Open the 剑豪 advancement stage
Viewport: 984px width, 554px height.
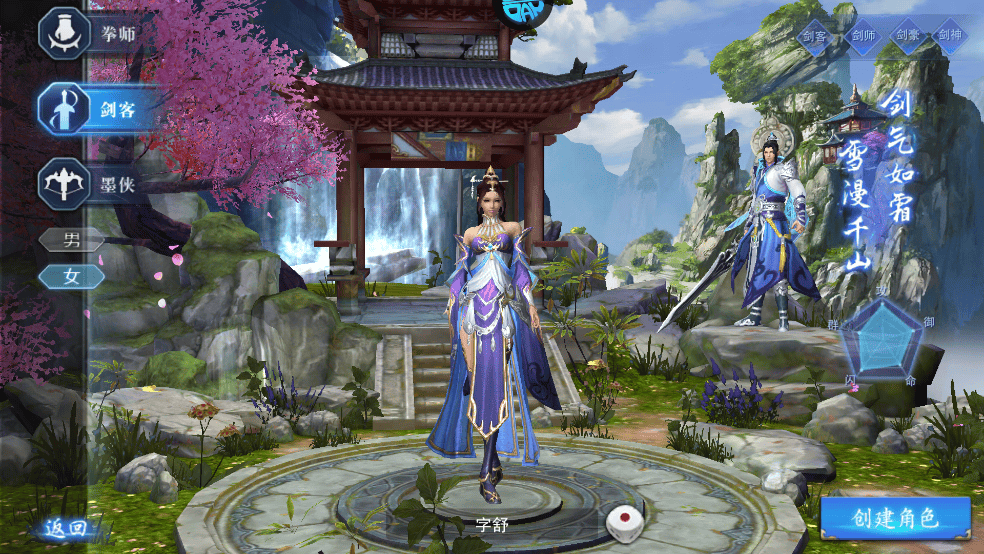[907, 36]
